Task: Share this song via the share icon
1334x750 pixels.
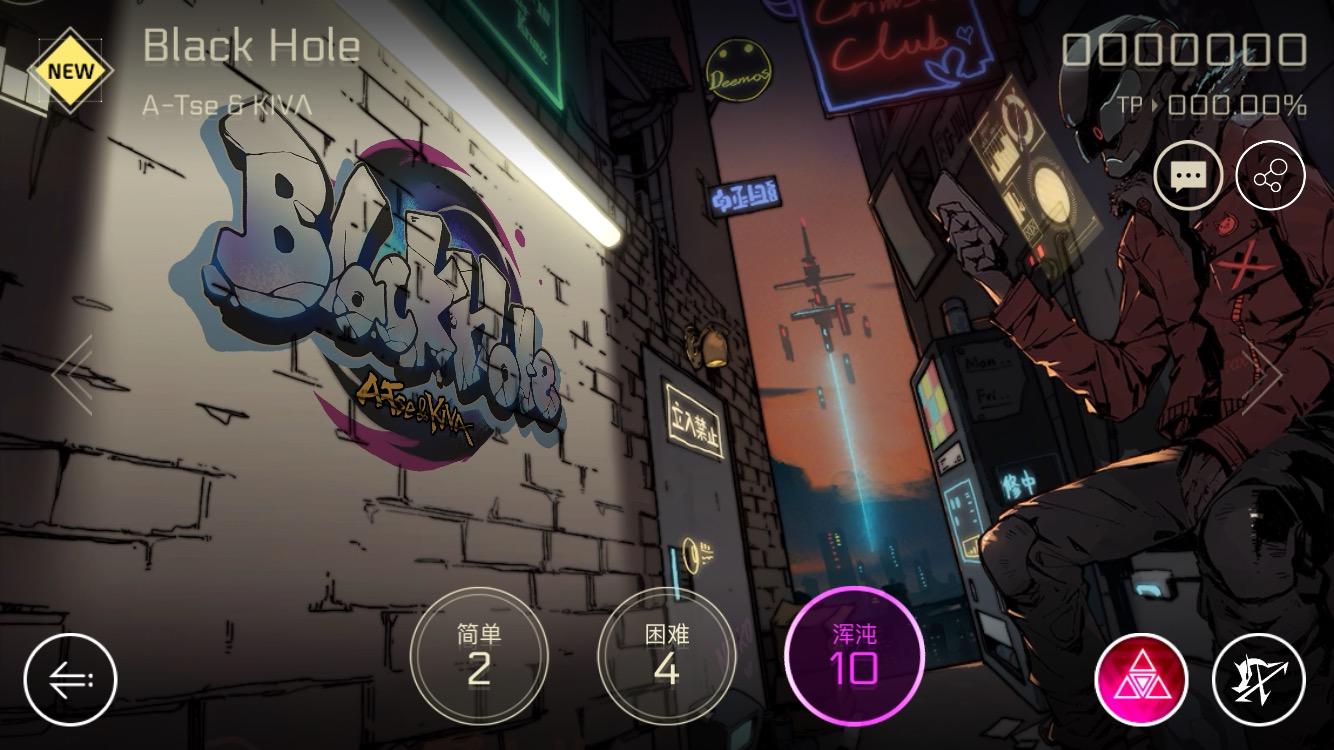Action: pos(1270,177)
